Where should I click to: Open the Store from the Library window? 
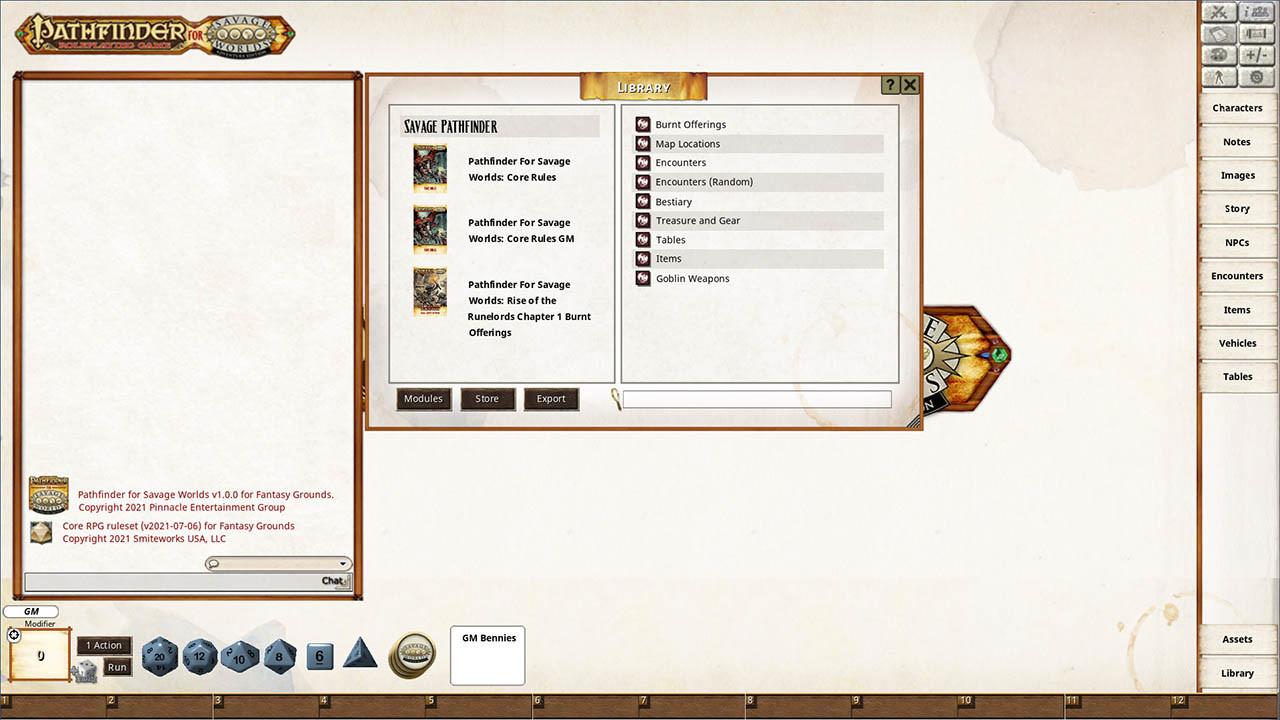click(488, 398)
